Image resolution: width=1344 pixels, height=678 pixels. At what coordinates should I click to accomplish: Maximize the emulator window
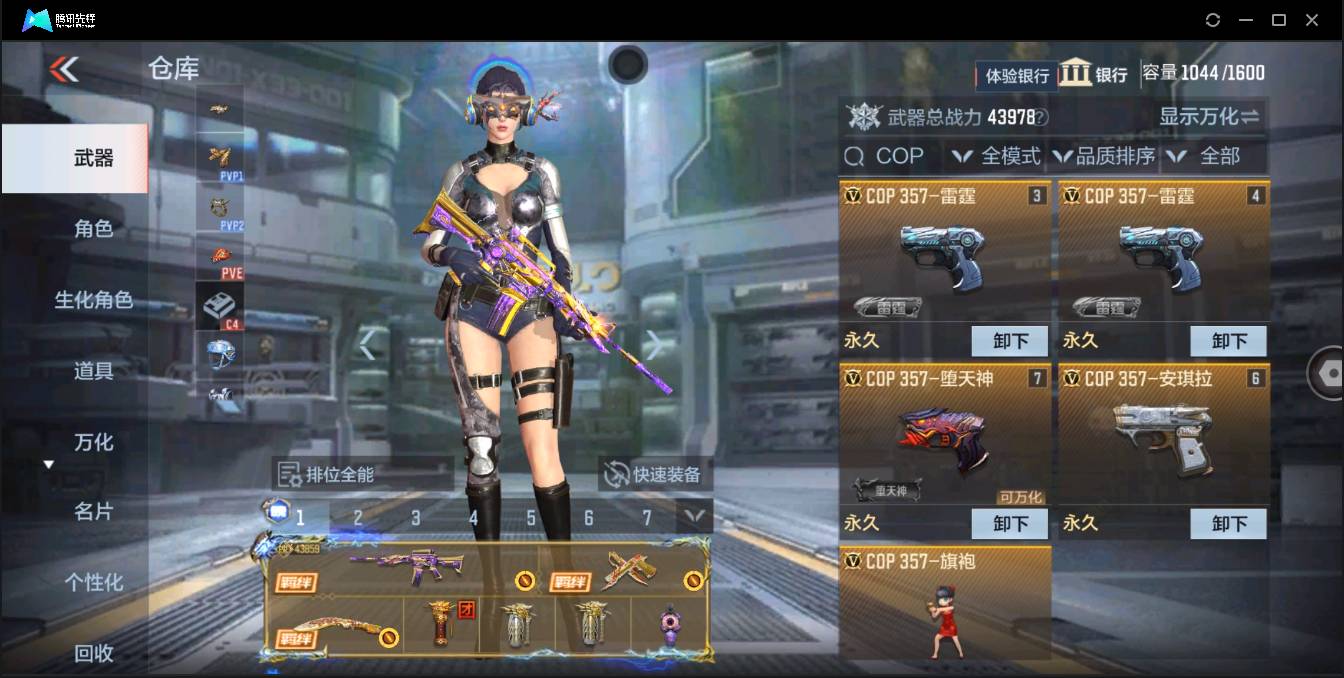[1278, 20]
